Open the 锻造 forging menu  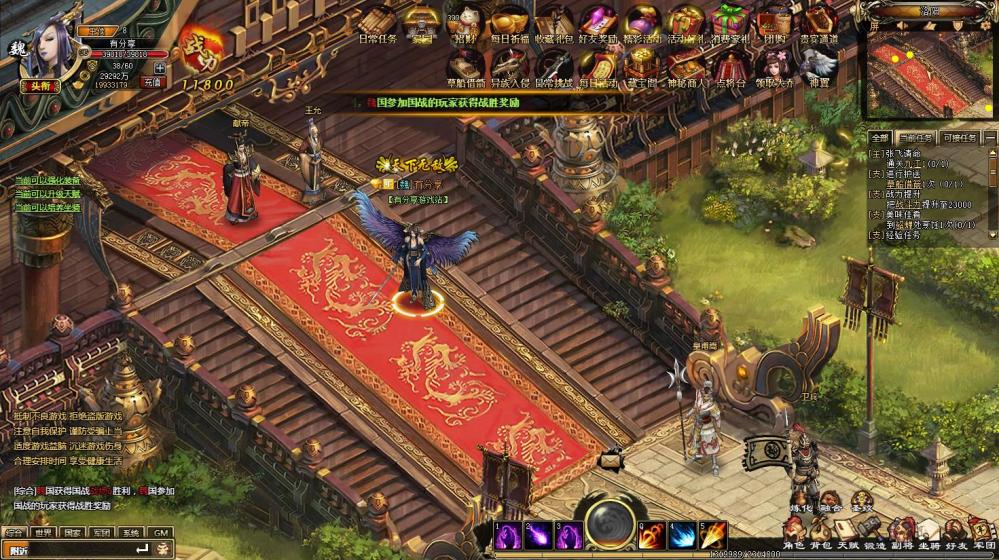point(875,533)
